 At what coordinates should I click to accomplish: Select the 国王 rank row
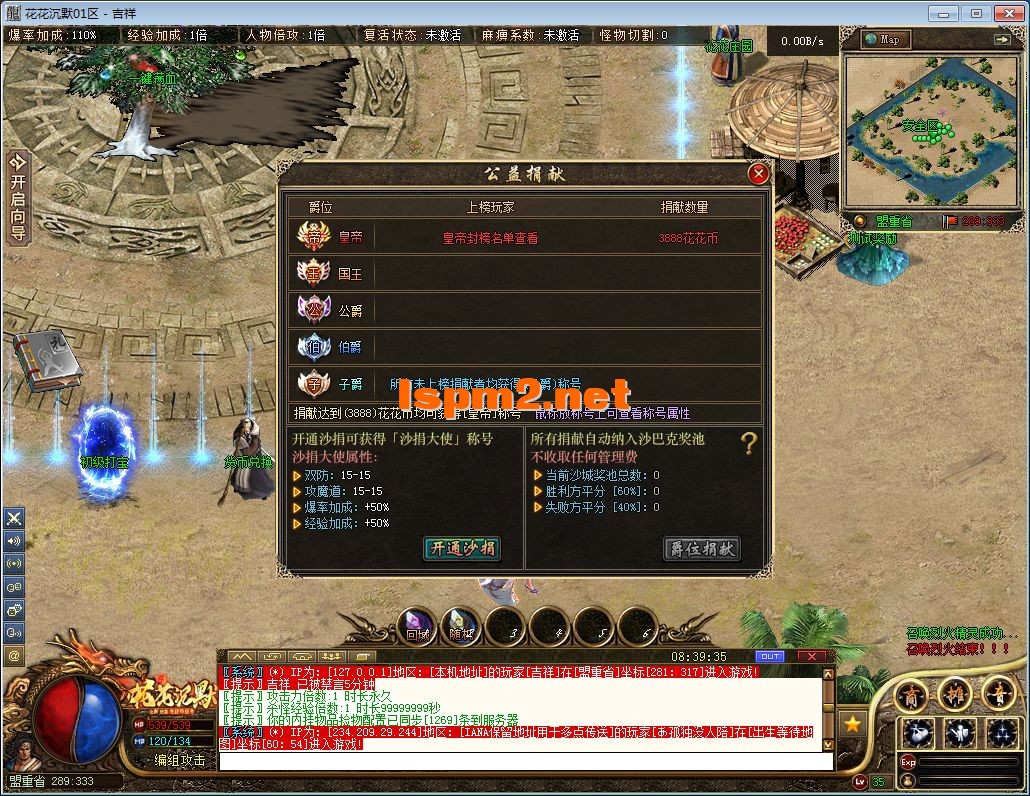pos(525,272)
